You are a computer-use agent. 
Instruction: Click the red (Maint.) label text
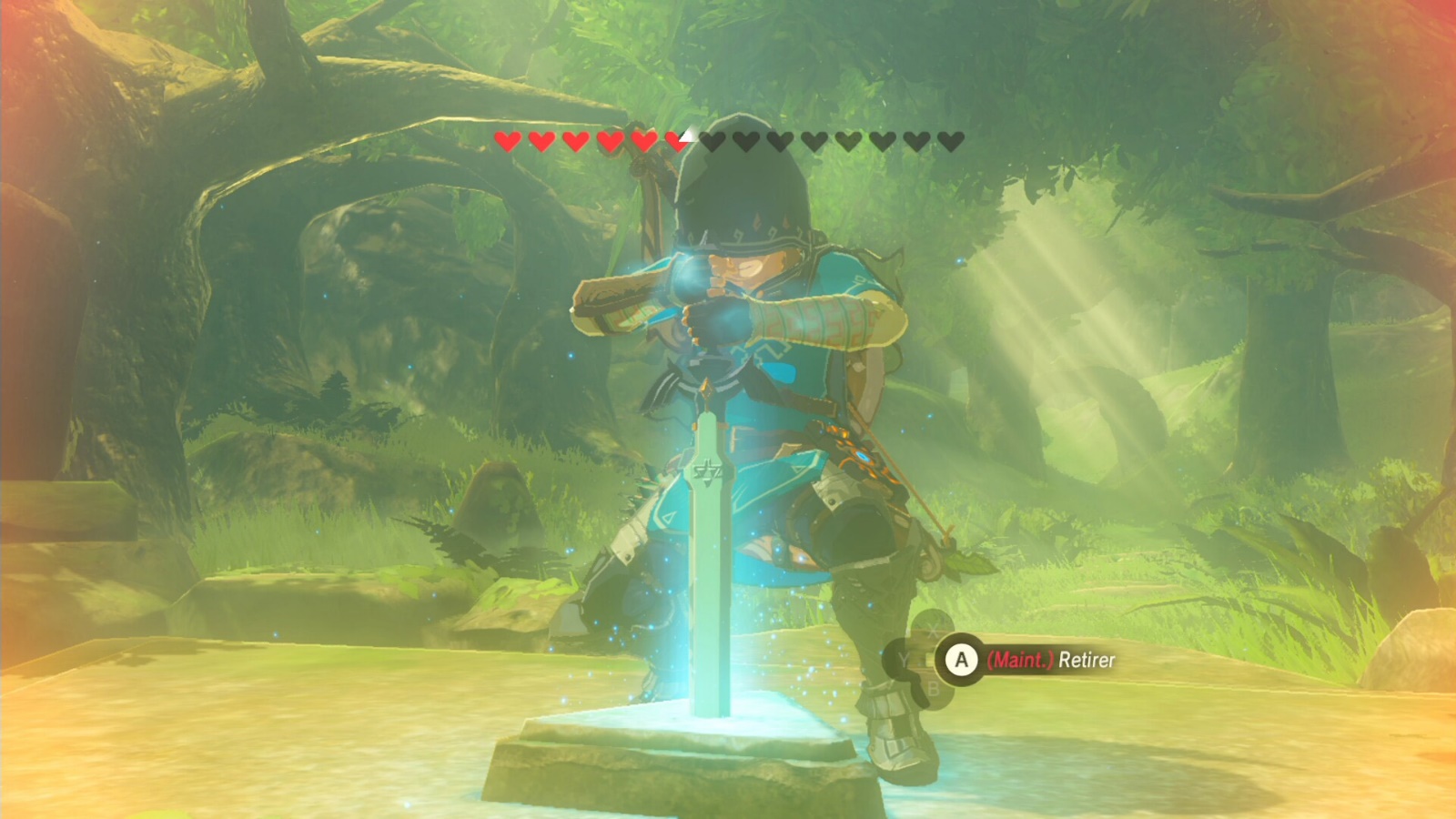click(1021, 660)
